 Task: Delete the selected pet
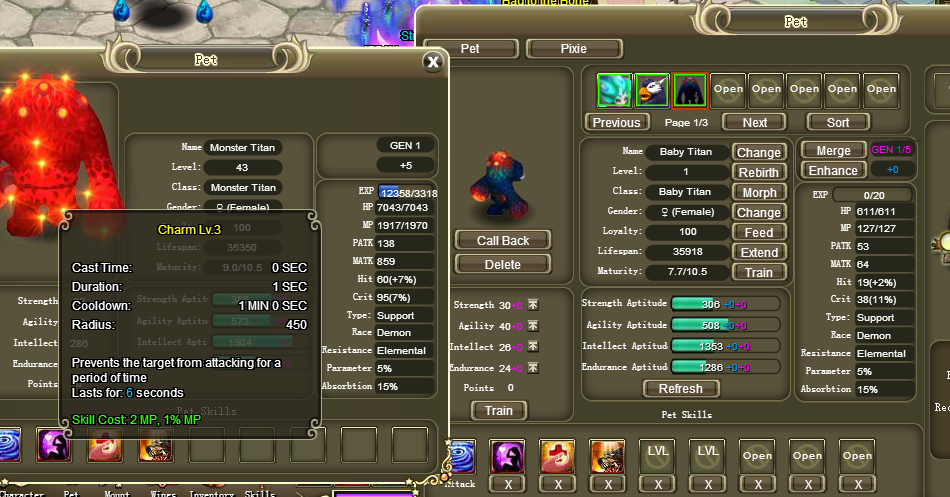click(x=502, y=264)
